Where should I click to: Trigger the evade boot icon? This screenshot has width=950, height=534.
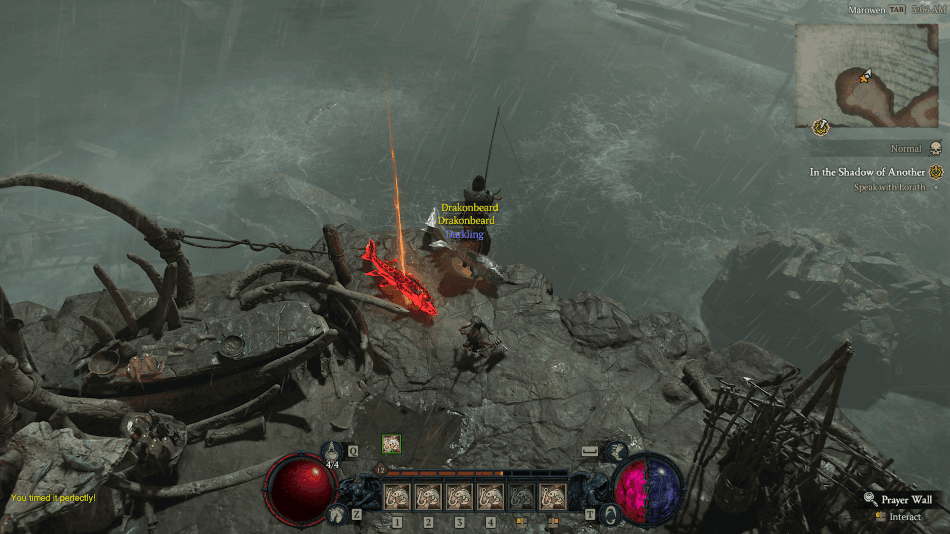(616, 452)
